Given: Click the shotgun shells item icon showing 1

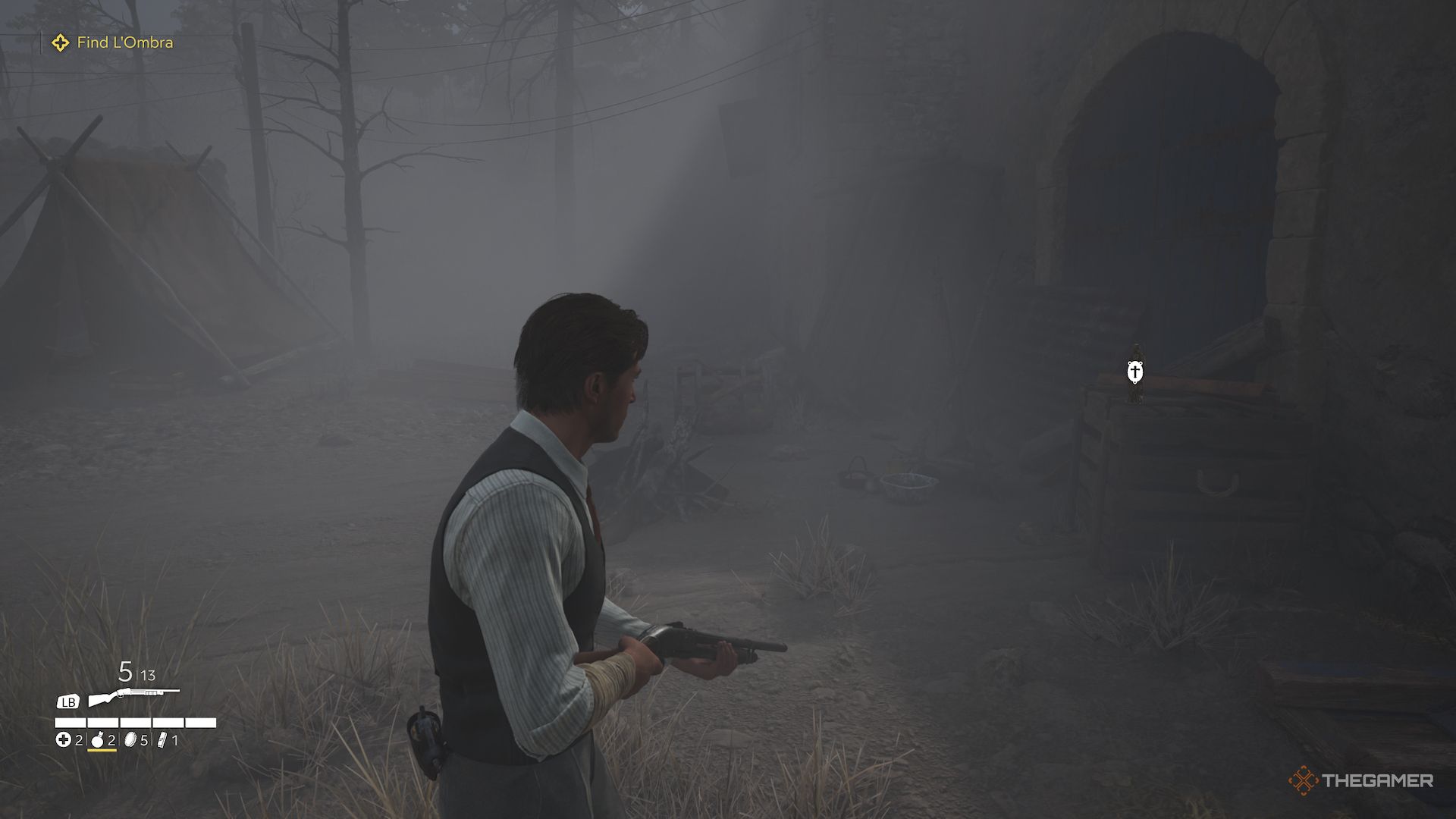Looking at the screenshot, I should [x=162, y=739].
